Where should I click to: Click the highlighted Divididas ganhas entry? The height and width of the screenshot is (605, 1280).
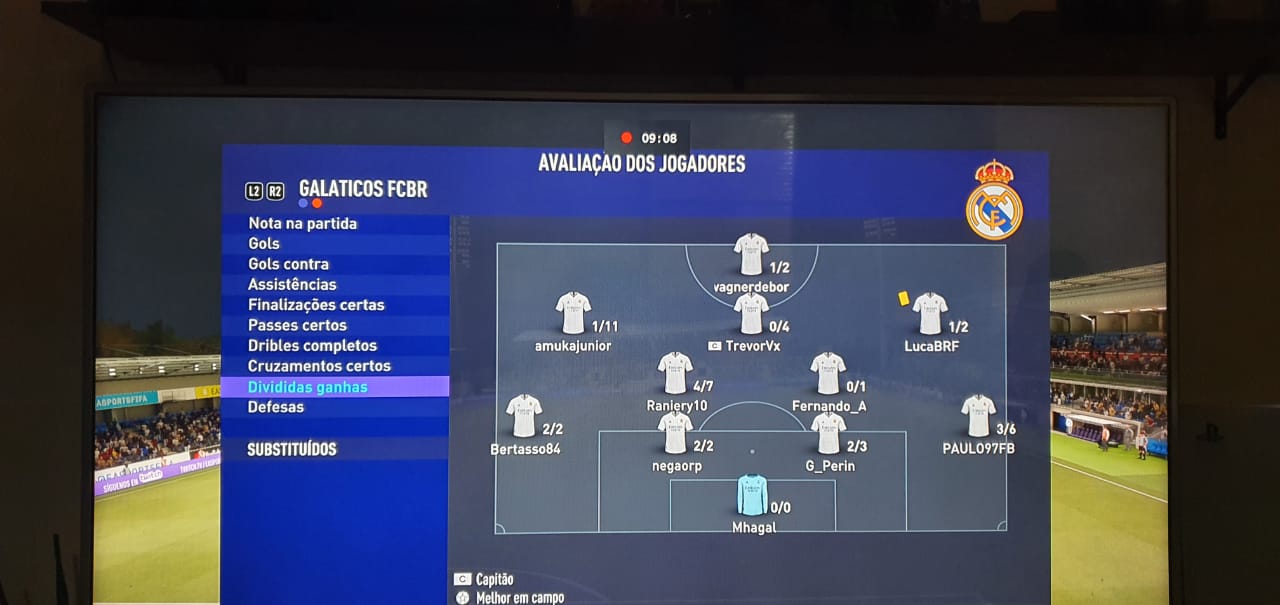(308, 387)
